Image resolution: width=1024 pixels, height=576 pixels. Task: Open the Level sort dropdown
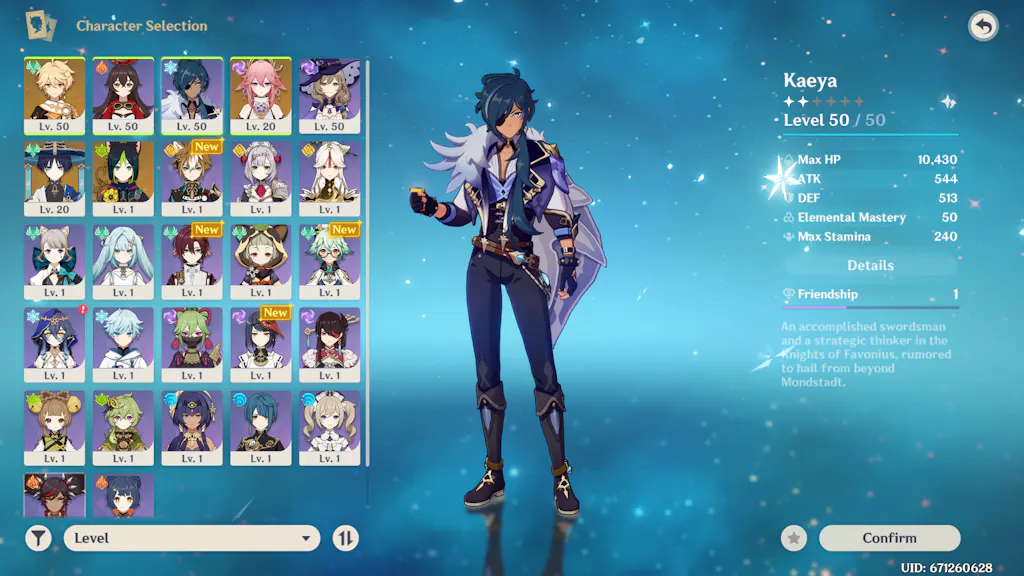point(192,538)
